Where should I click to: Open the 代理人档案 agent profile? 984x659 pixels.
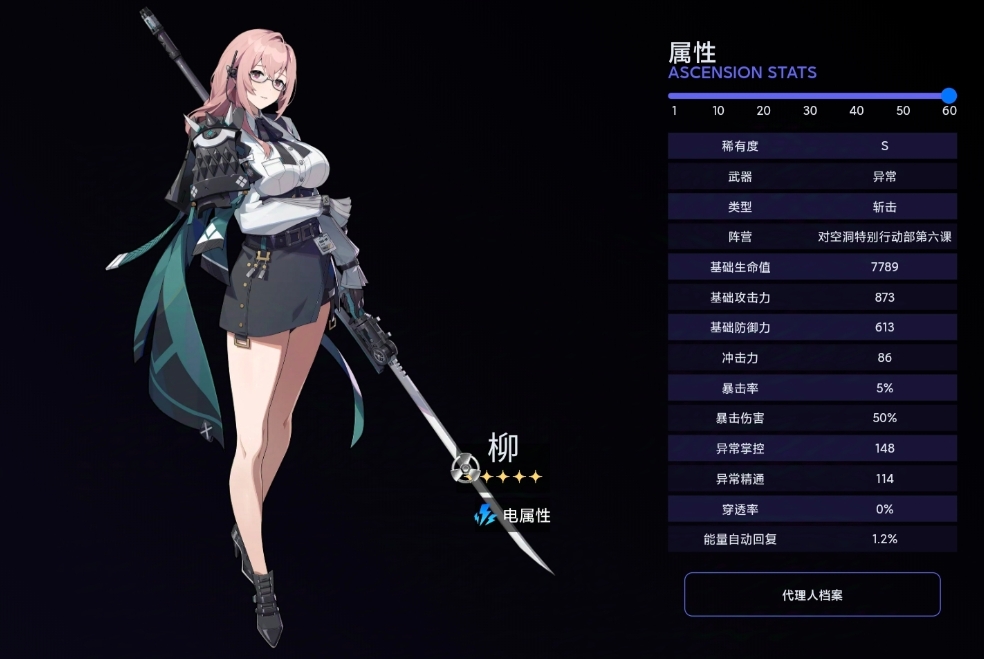[812, 595]
